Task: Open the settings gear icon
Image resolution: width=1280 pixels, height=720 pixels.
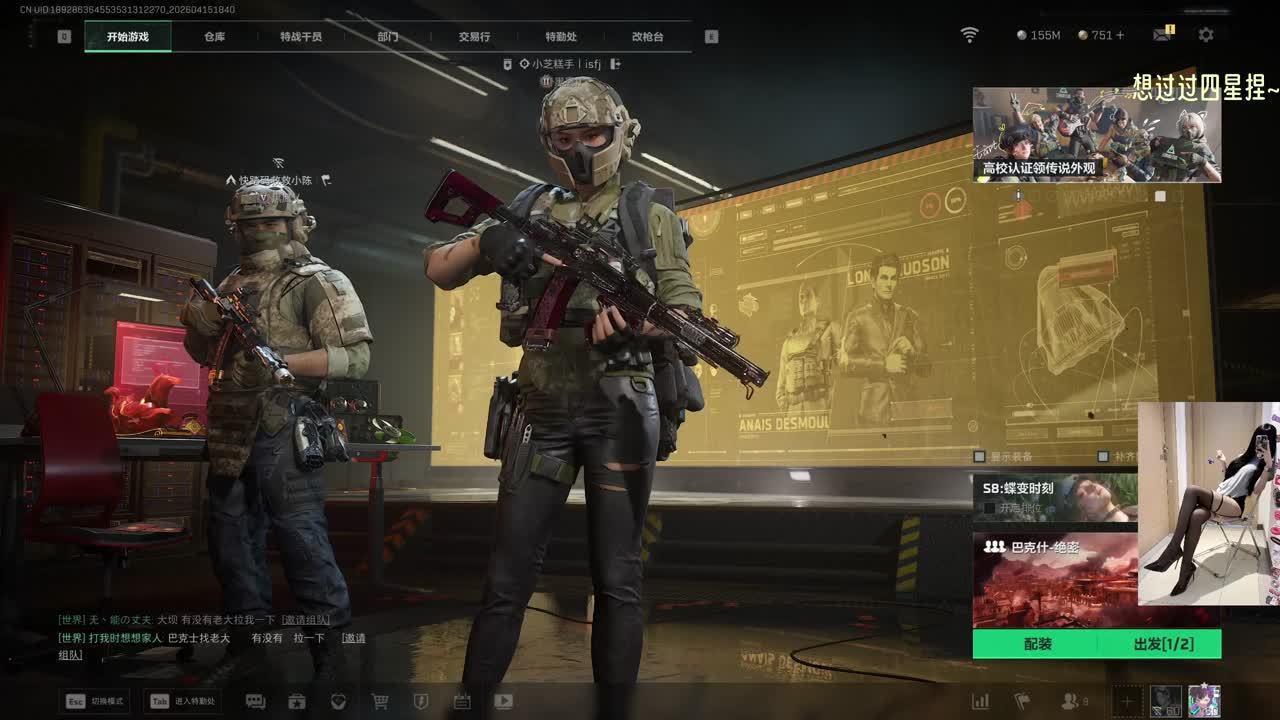Action: pos(1206,35)
